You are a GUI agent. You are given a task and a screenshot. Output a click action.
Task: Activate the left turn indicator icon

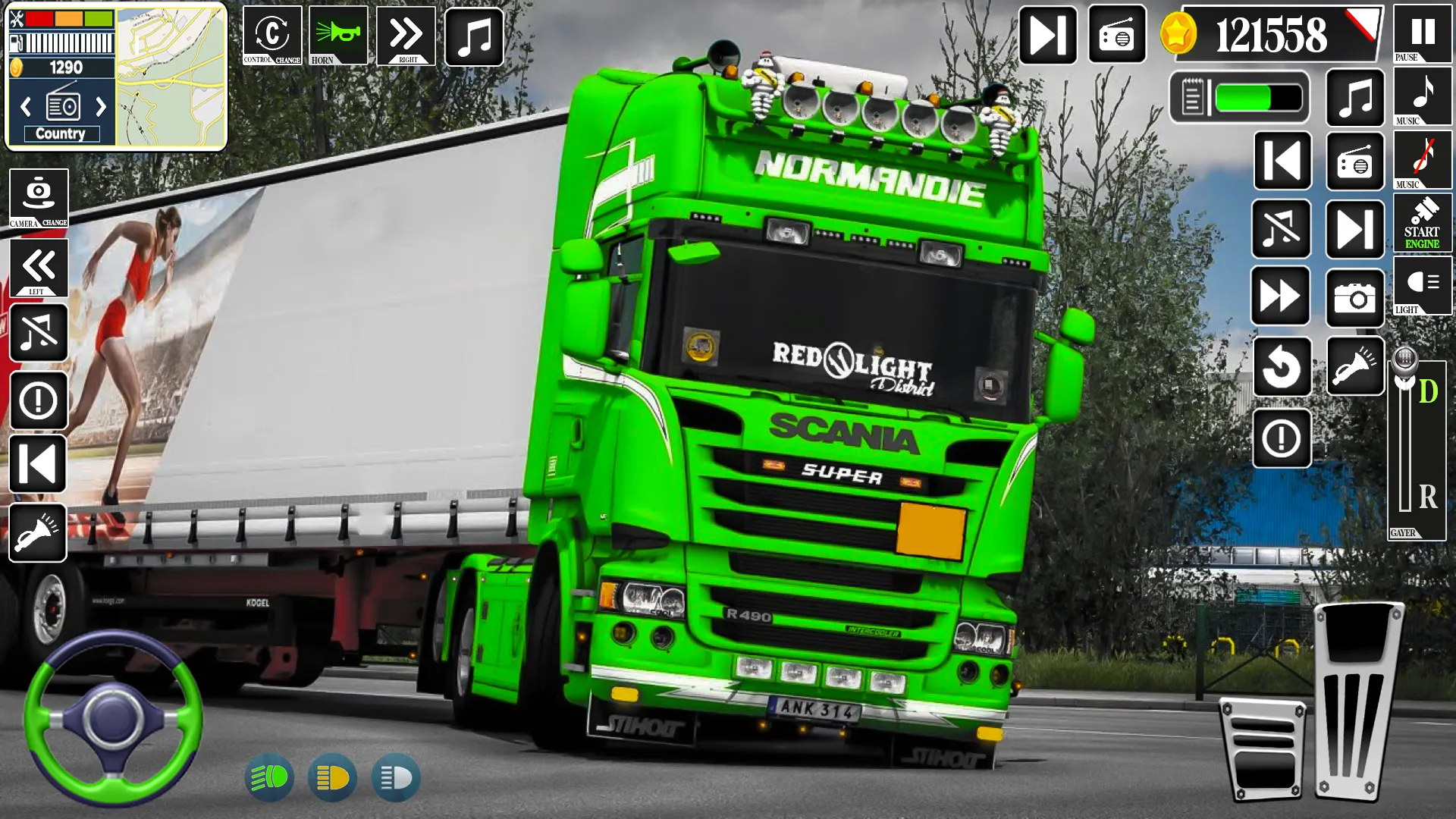[x=38, y=271]
